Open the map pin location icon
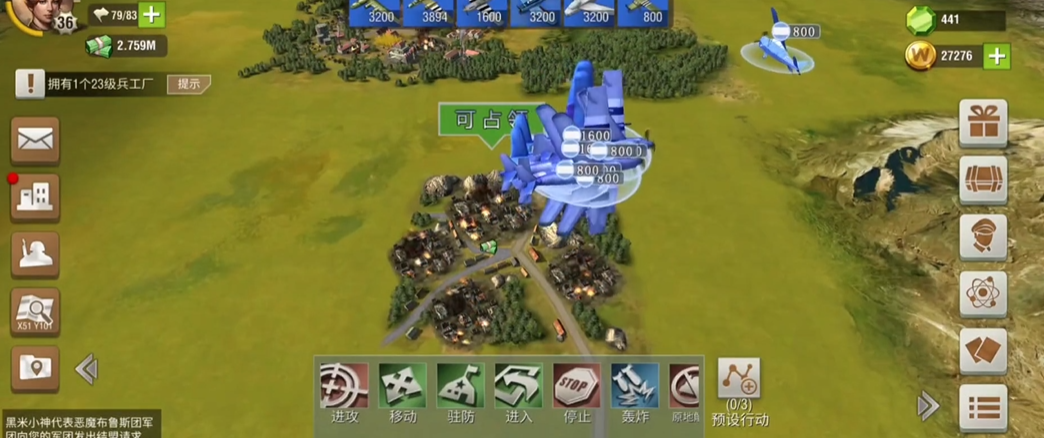 click(35, 369)
